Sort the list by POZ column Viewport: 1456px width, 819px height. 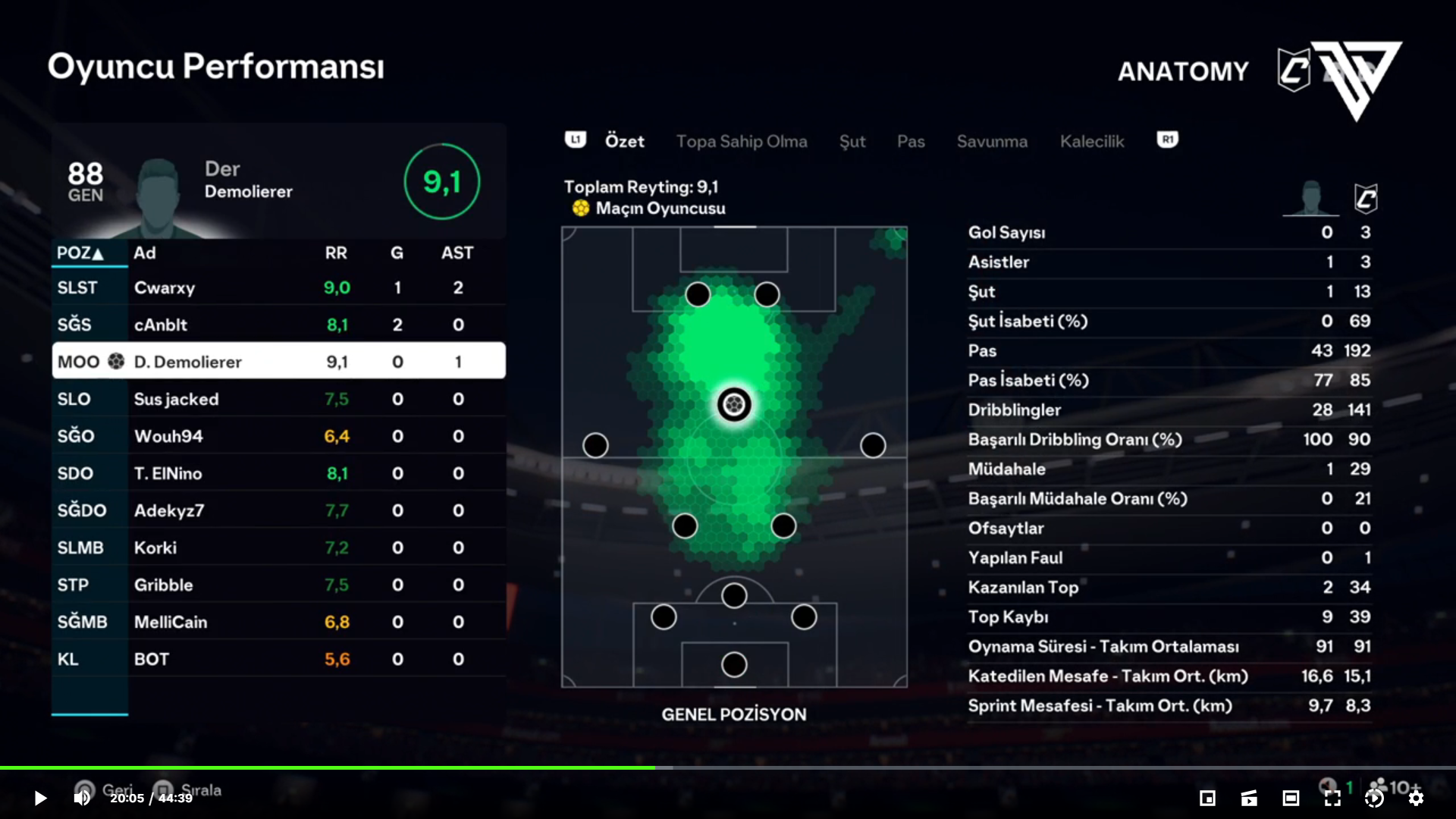coord(80,253)
